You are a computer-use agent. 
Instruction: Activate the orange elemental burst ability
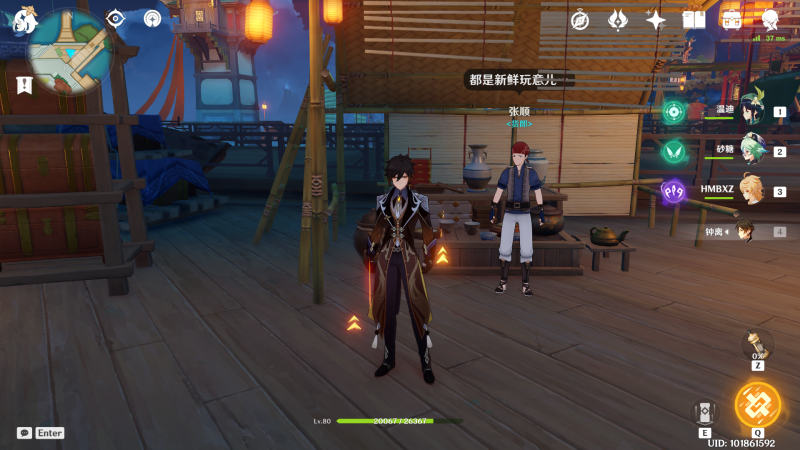757,403
